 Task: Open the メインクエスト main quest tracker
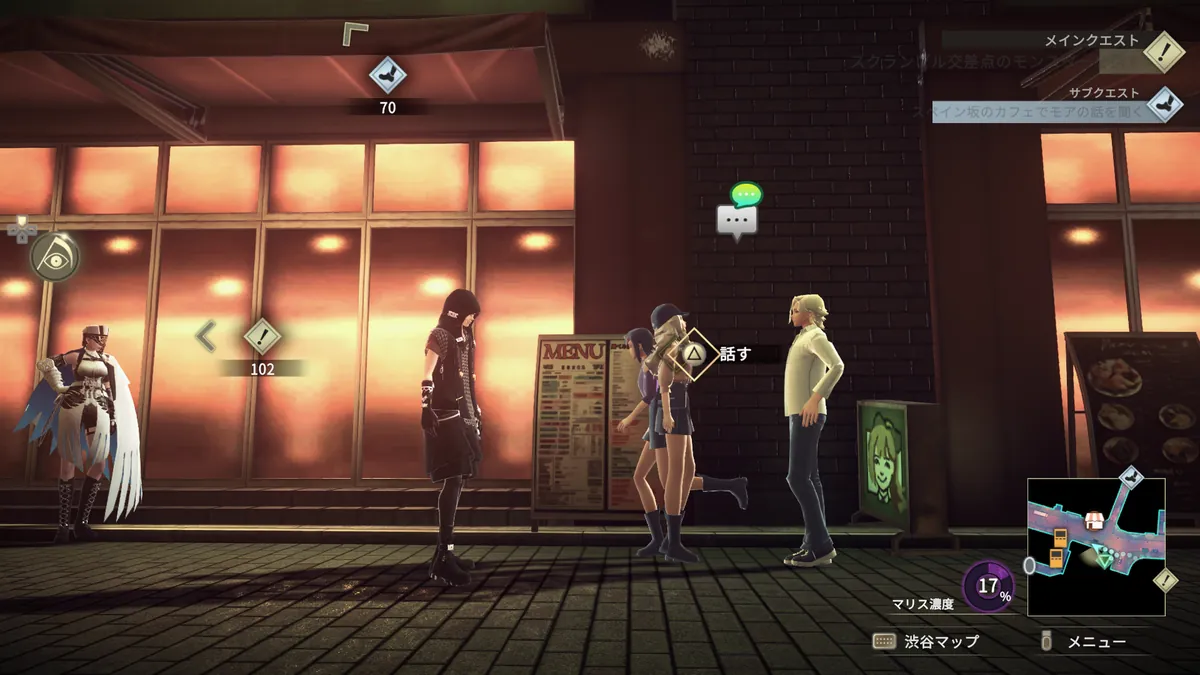(x=1163, y=51)
